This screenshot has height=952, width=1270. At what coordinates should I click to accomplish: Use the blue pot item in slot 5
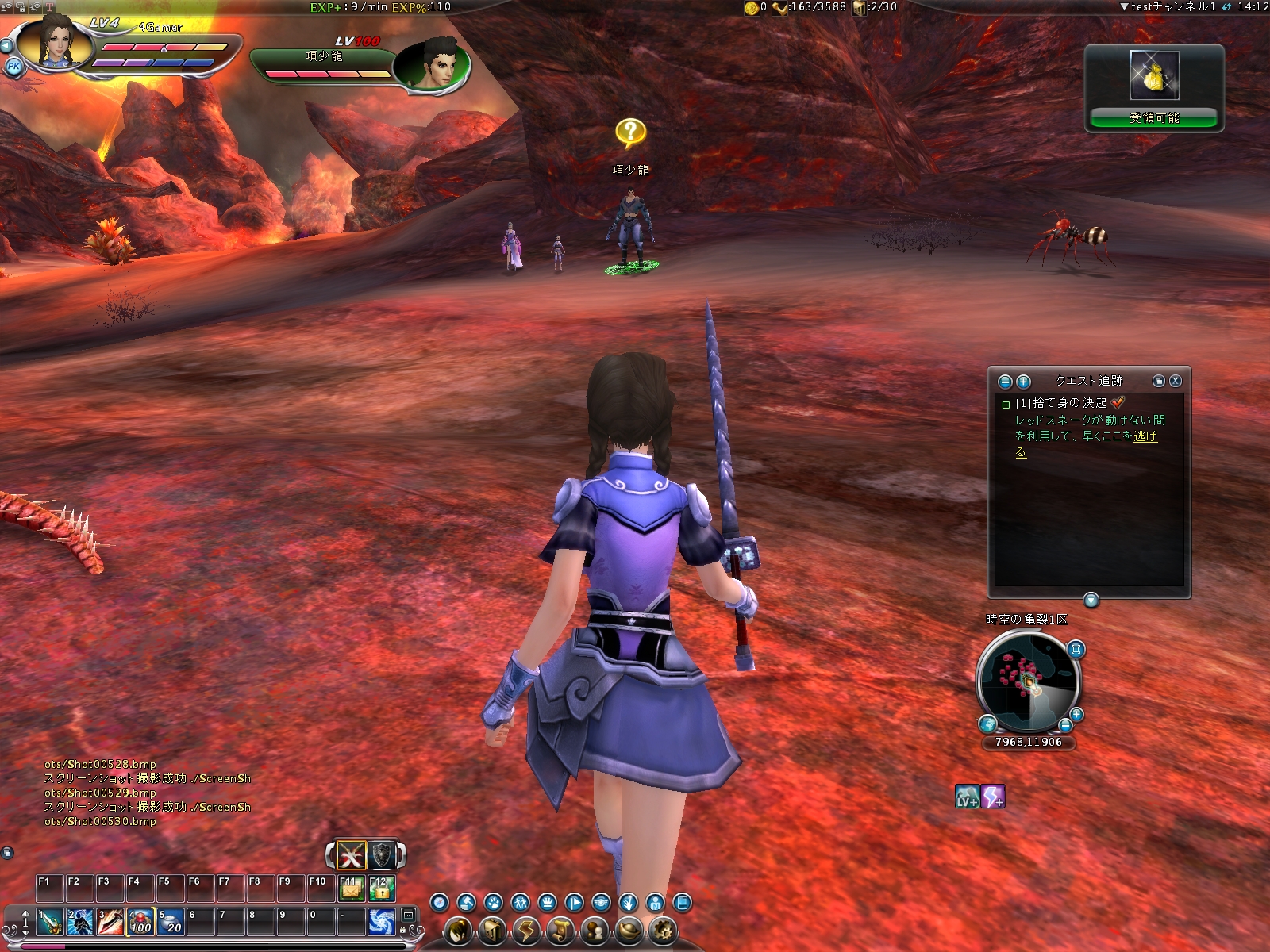coord(170,922)
